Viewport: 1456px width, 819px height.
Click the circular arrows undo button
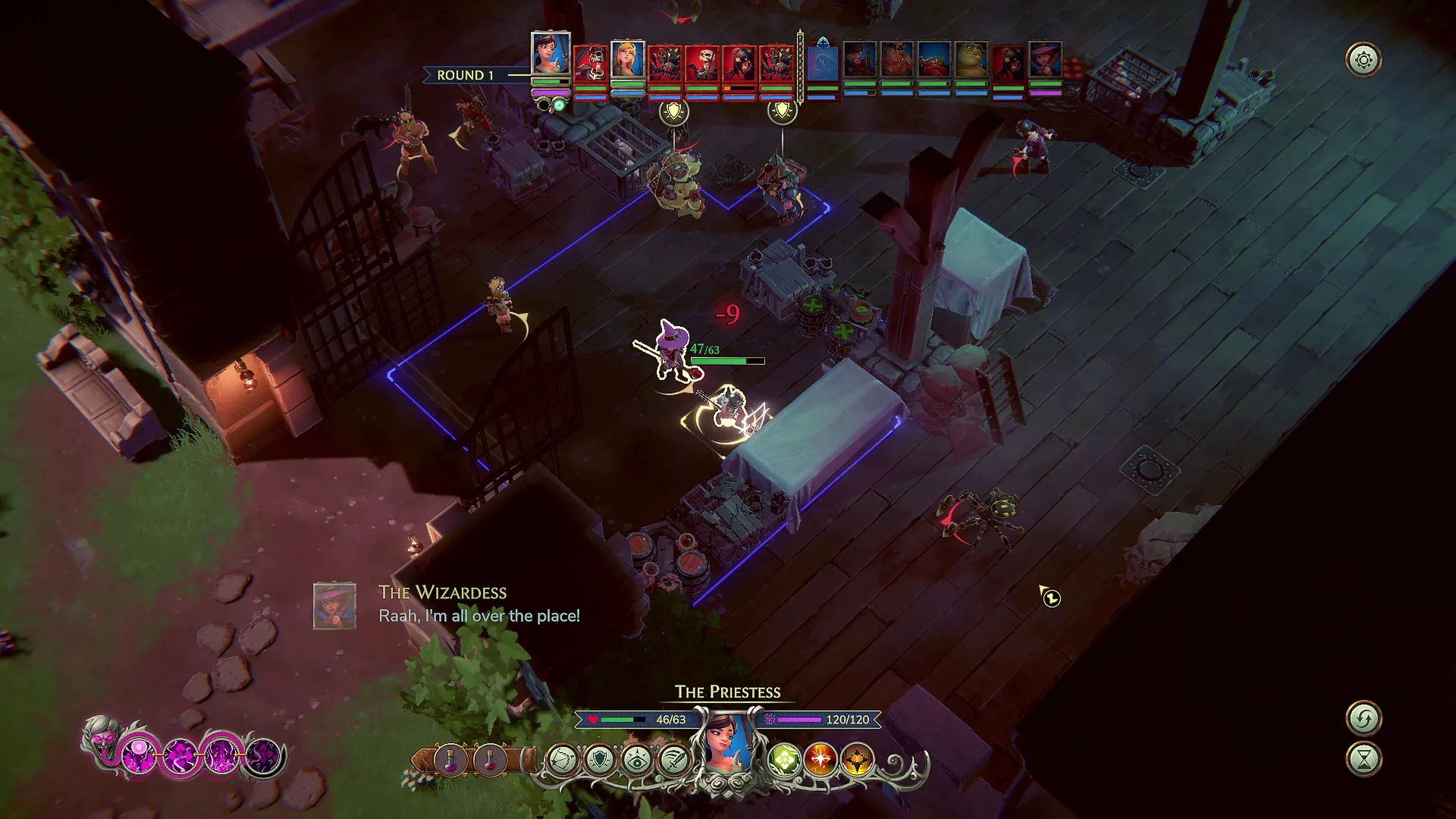click(1363, 718)
